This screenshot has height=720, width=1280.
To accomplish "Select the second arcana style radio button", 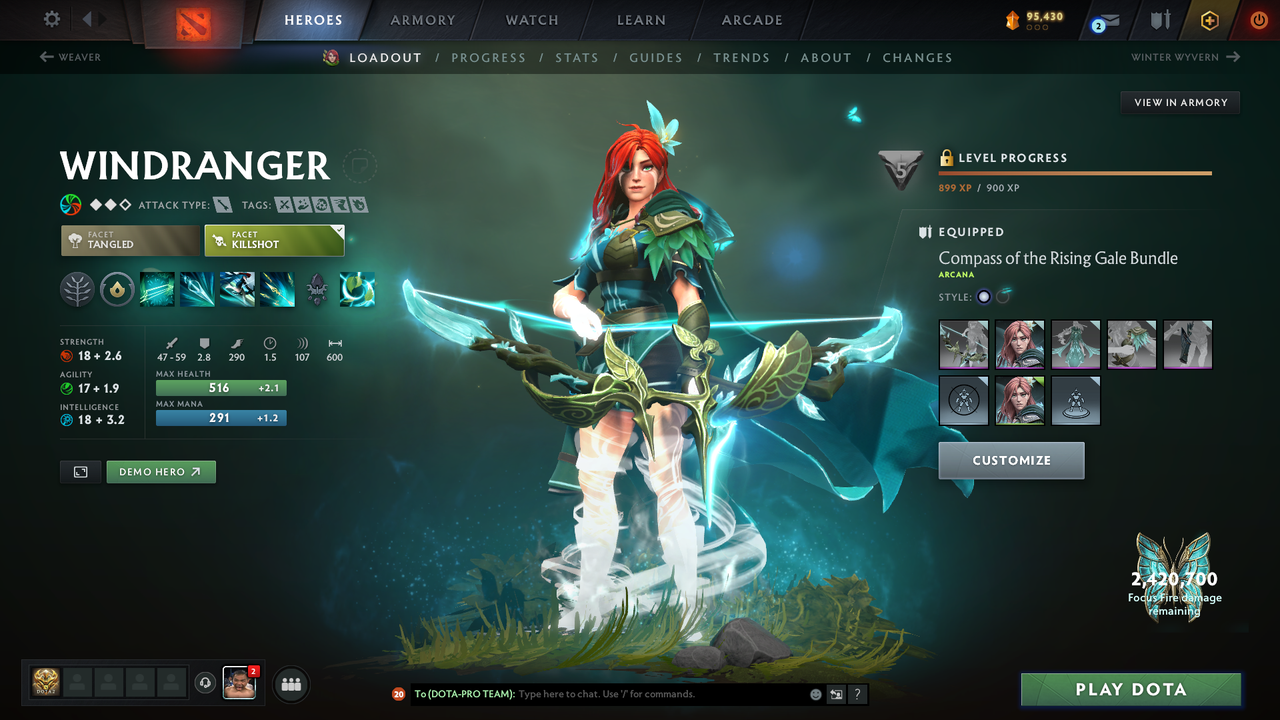I will click(x=1002, y=296).
